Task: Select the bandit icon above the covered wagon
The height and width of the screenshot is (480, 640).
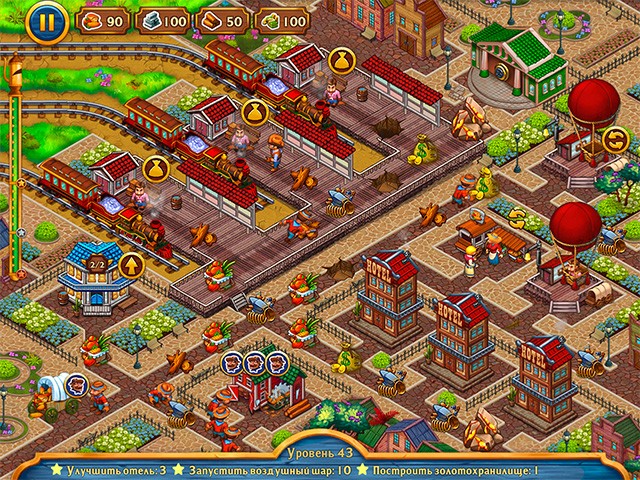Action: 76,382
